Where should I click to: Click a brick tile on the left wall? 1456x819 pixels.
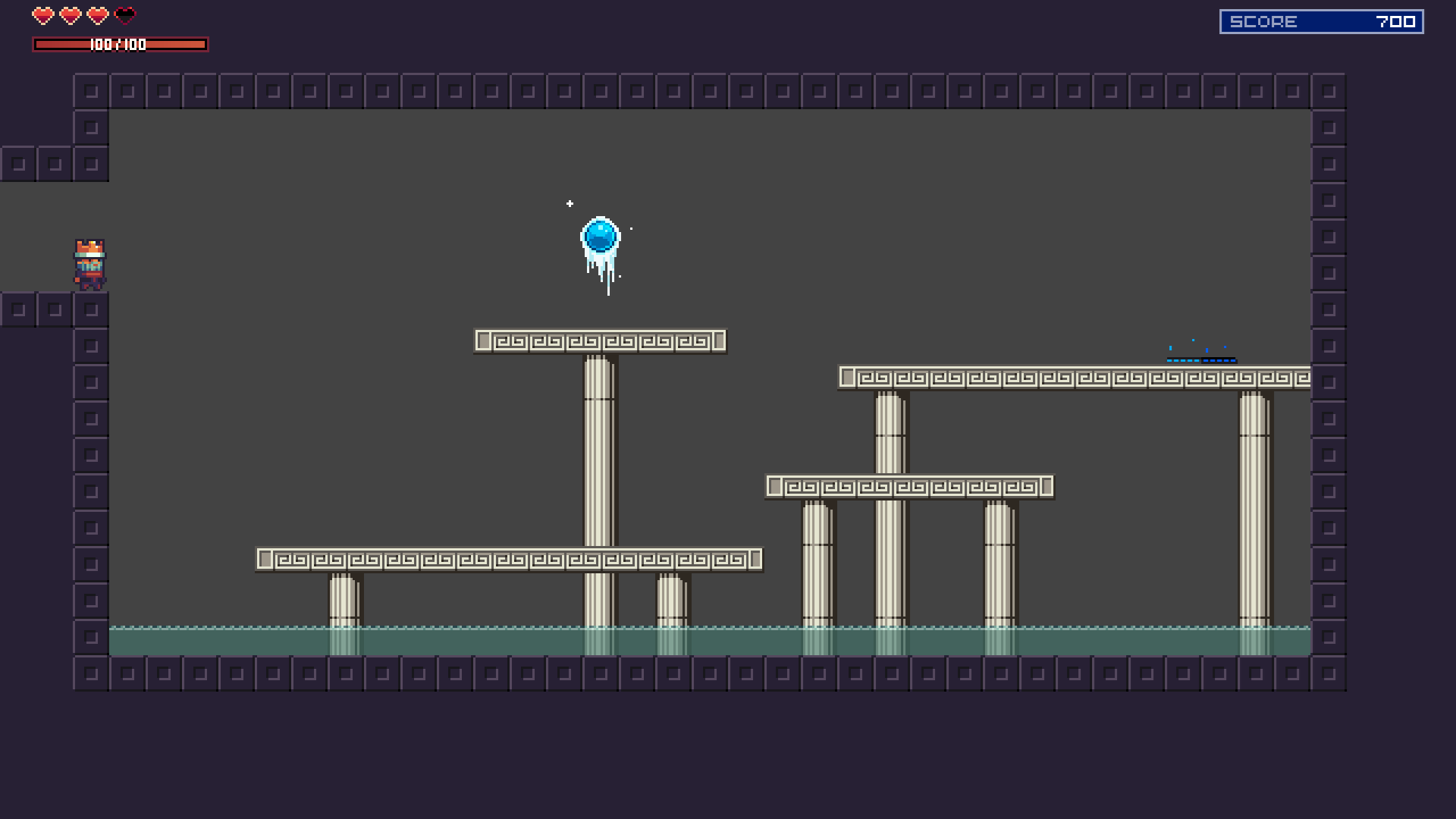(x=90, y=345)
